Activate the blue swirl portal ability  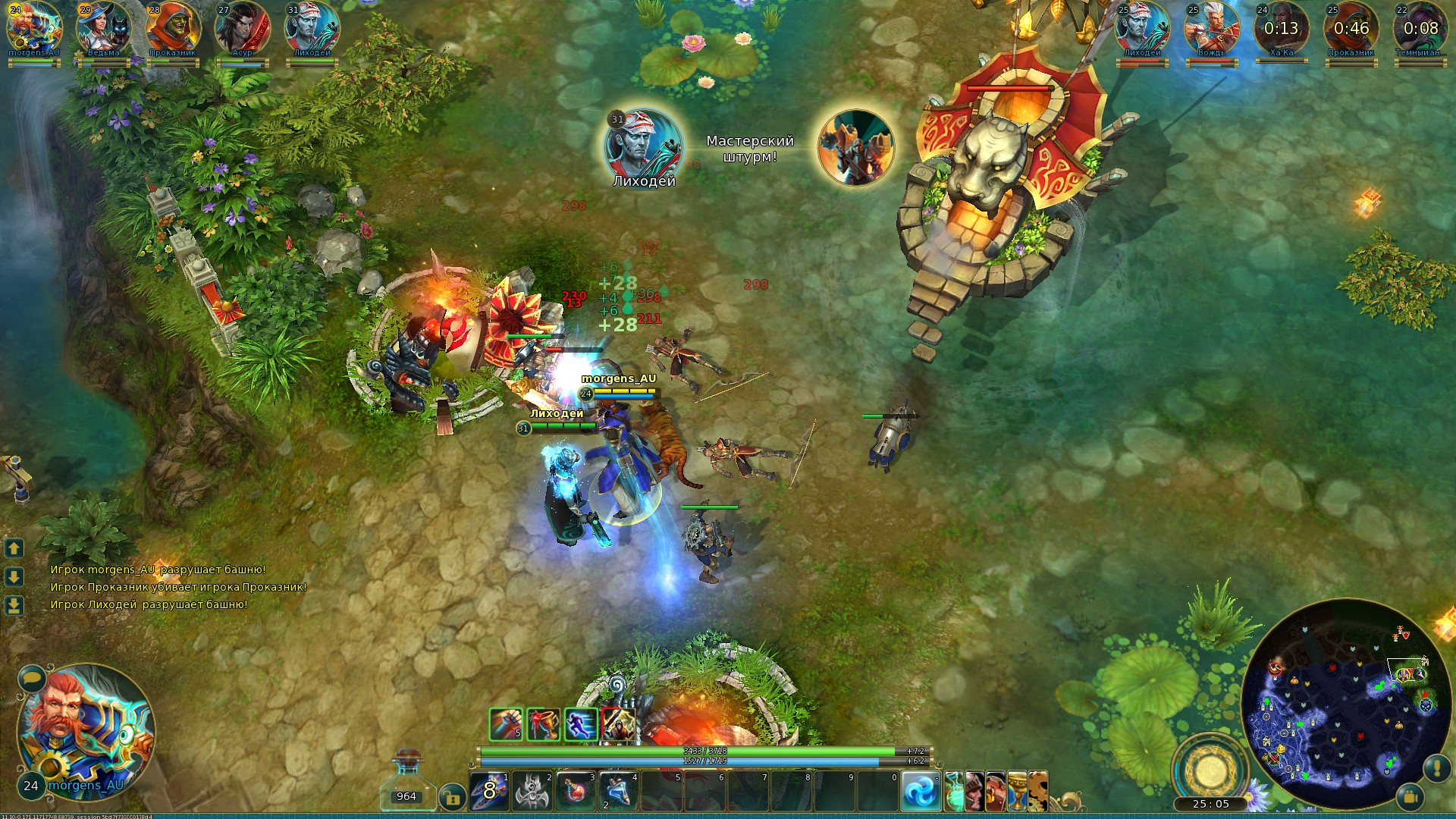[921, 791]
